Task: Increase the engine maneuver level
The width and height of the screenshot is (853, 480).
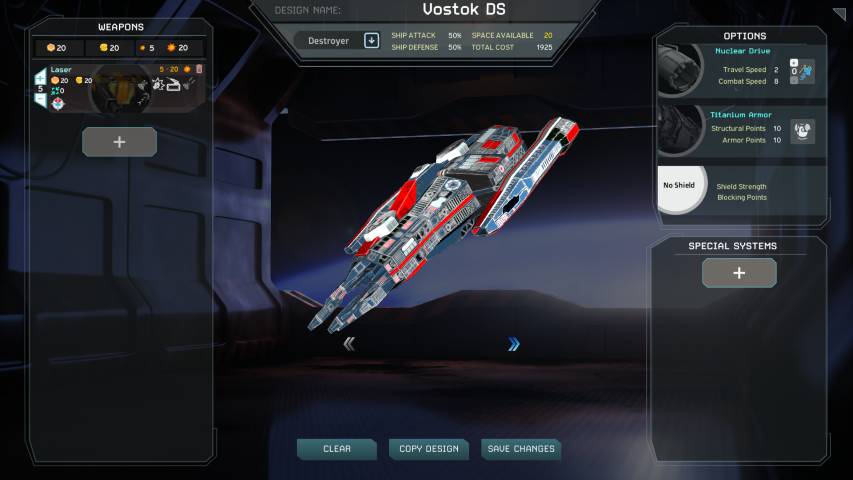Action: click(x=794, y=62)
